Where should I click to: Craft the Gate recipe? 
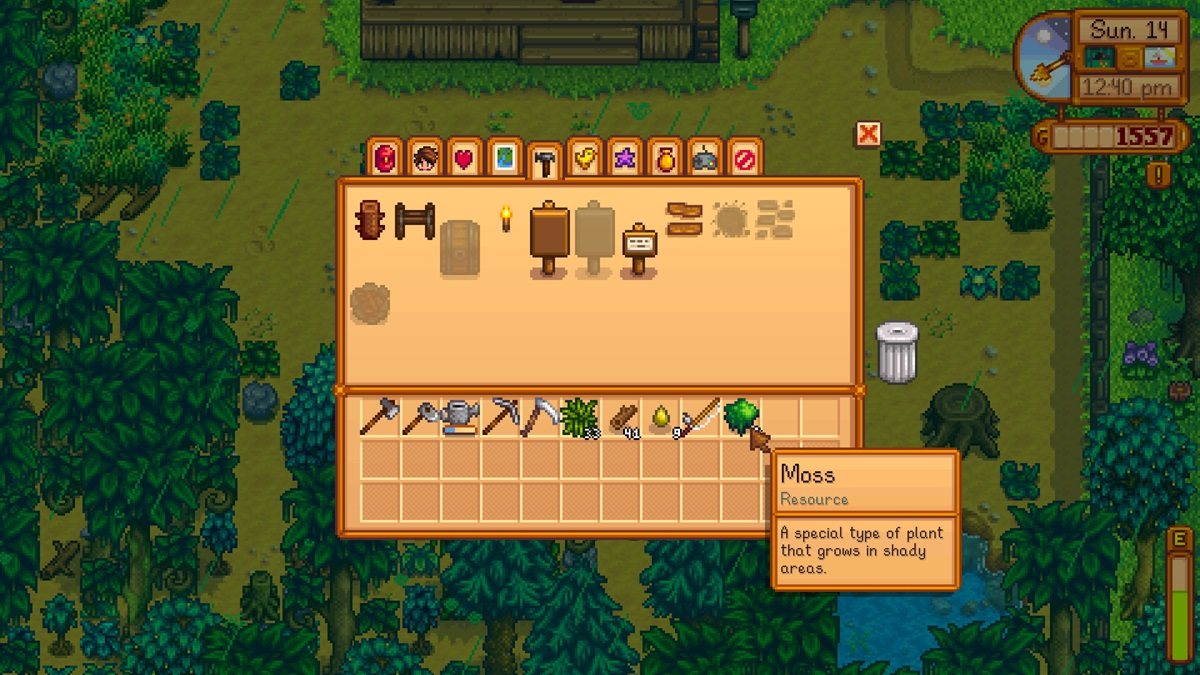[x=414, y=220]
